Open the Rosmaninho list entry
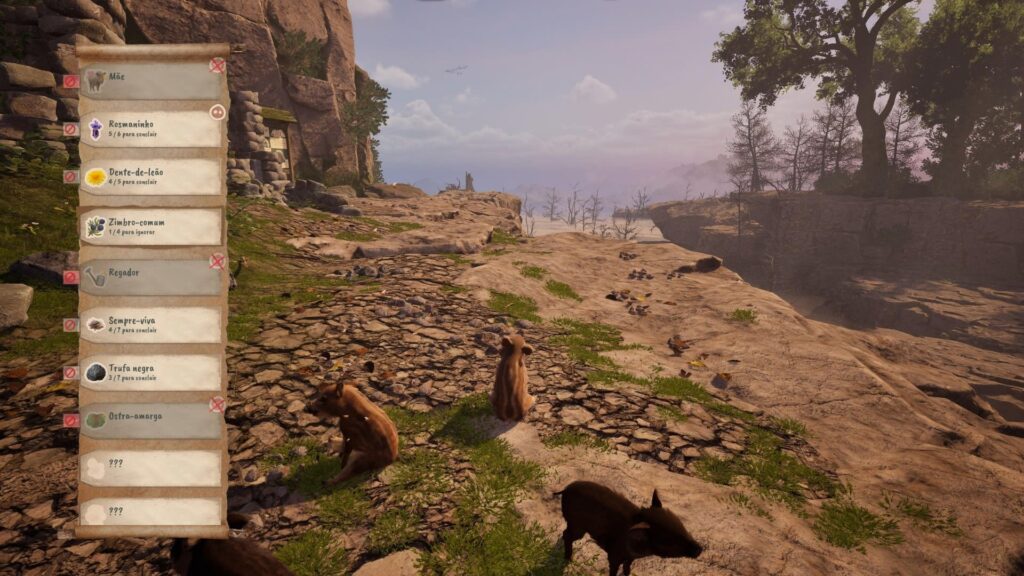Viewport: 1024px width, 576px height. (150, 129)
